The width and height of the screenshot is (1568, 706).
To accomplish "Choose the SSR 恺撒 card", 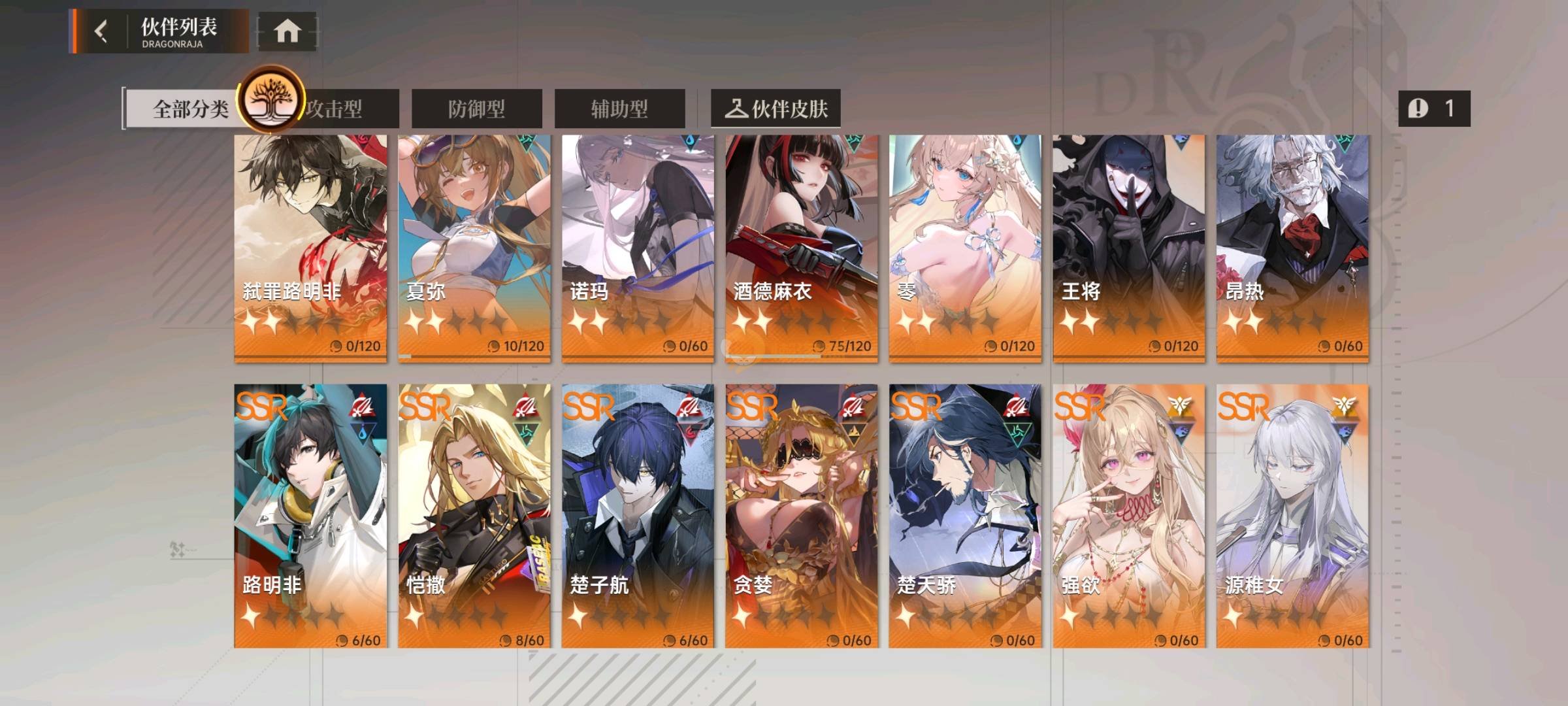I will pos(474,515).
